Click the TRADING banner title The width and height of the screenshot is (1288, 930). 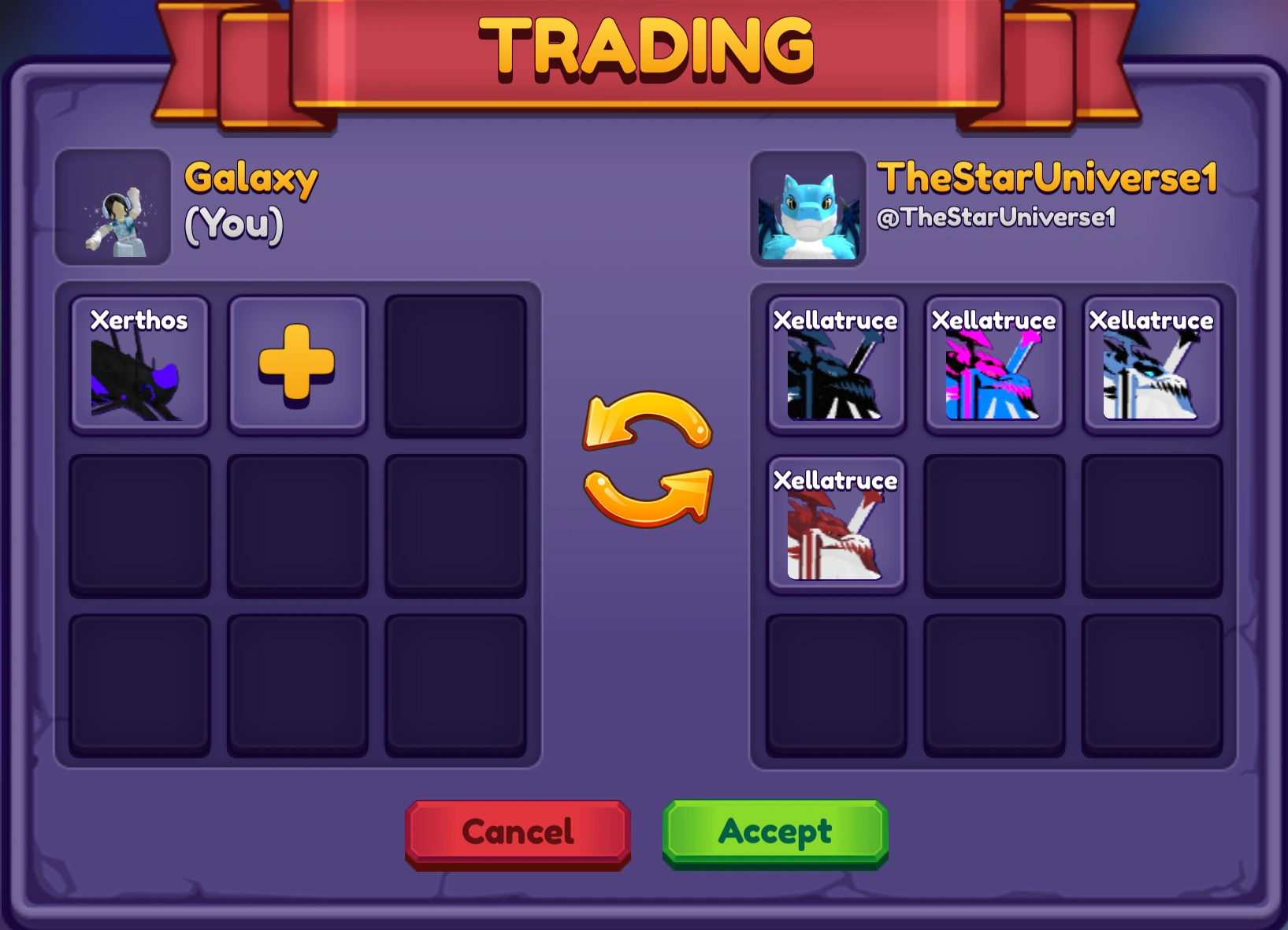pyautogui.click(x=644, y=49)
